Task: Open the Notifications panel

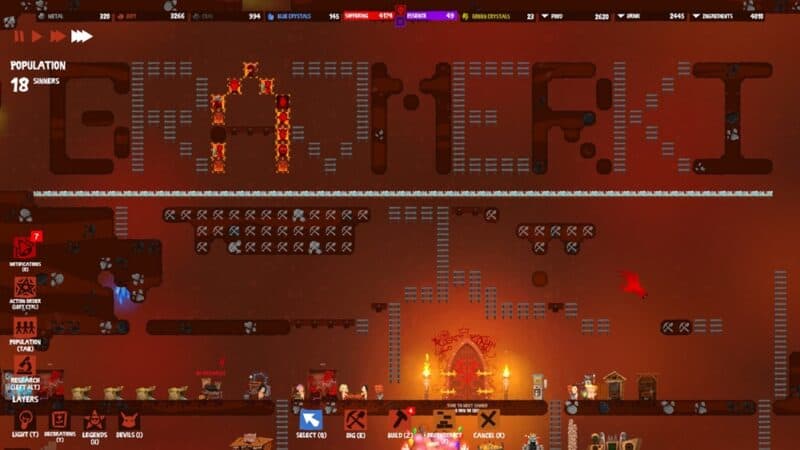Action: click(25, 250)
